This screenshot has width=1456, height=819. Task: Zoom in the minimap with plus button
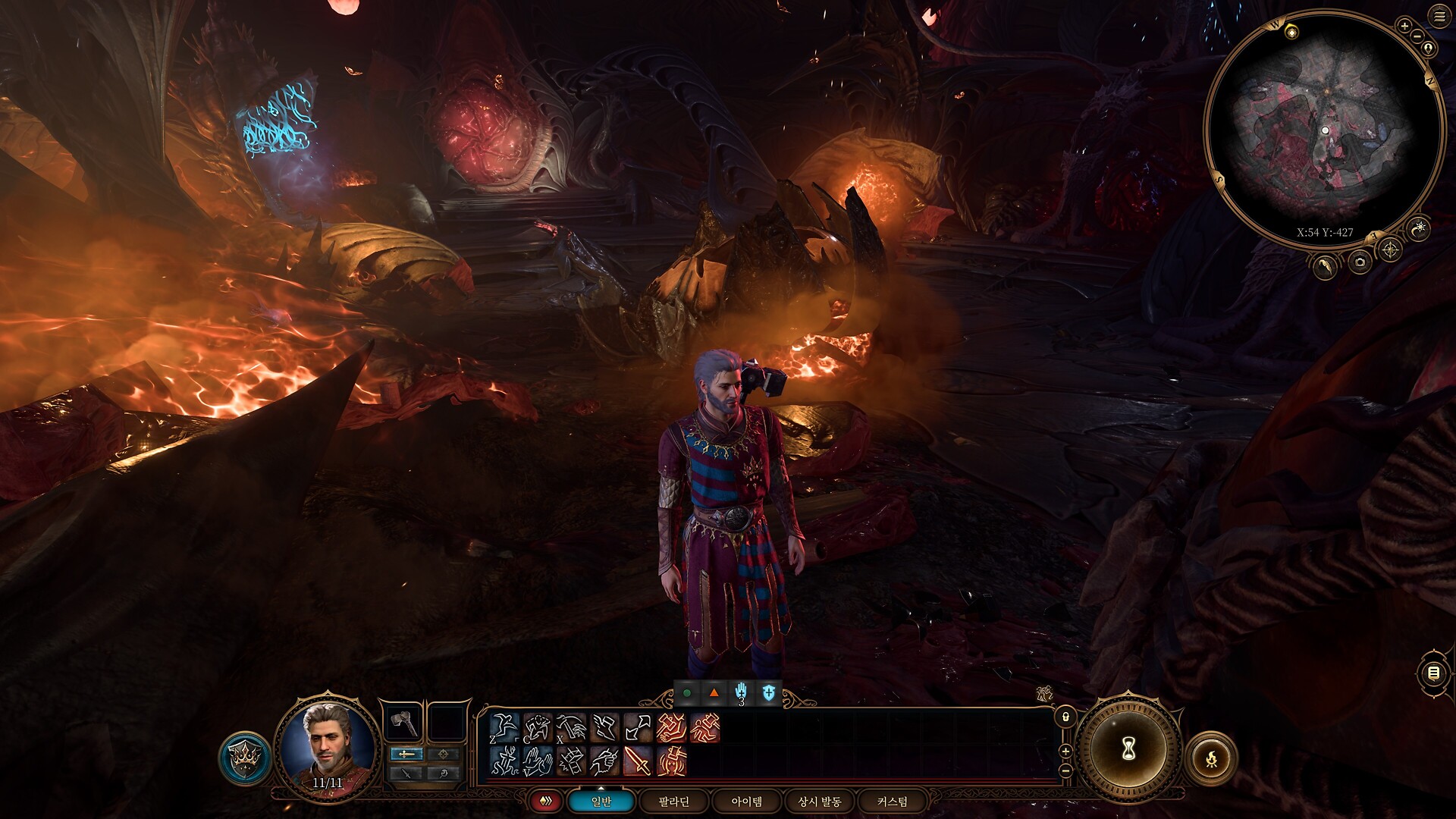click(1404, 27)
